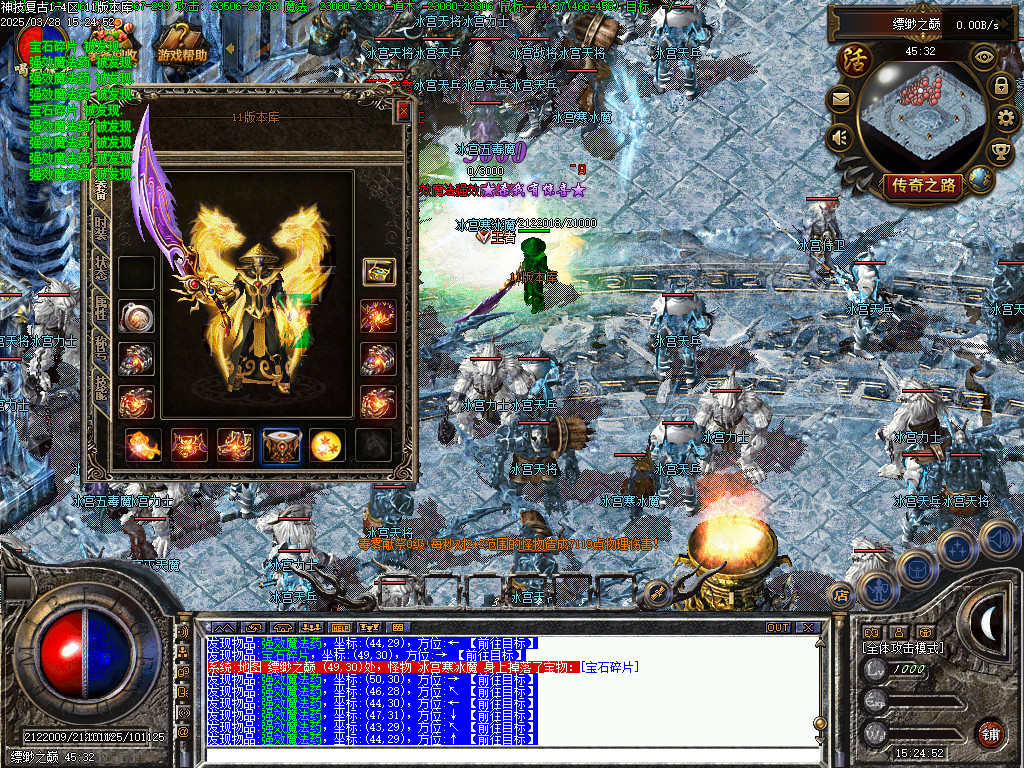Switch to the 时装 costume tab

(x=100, y=228)
